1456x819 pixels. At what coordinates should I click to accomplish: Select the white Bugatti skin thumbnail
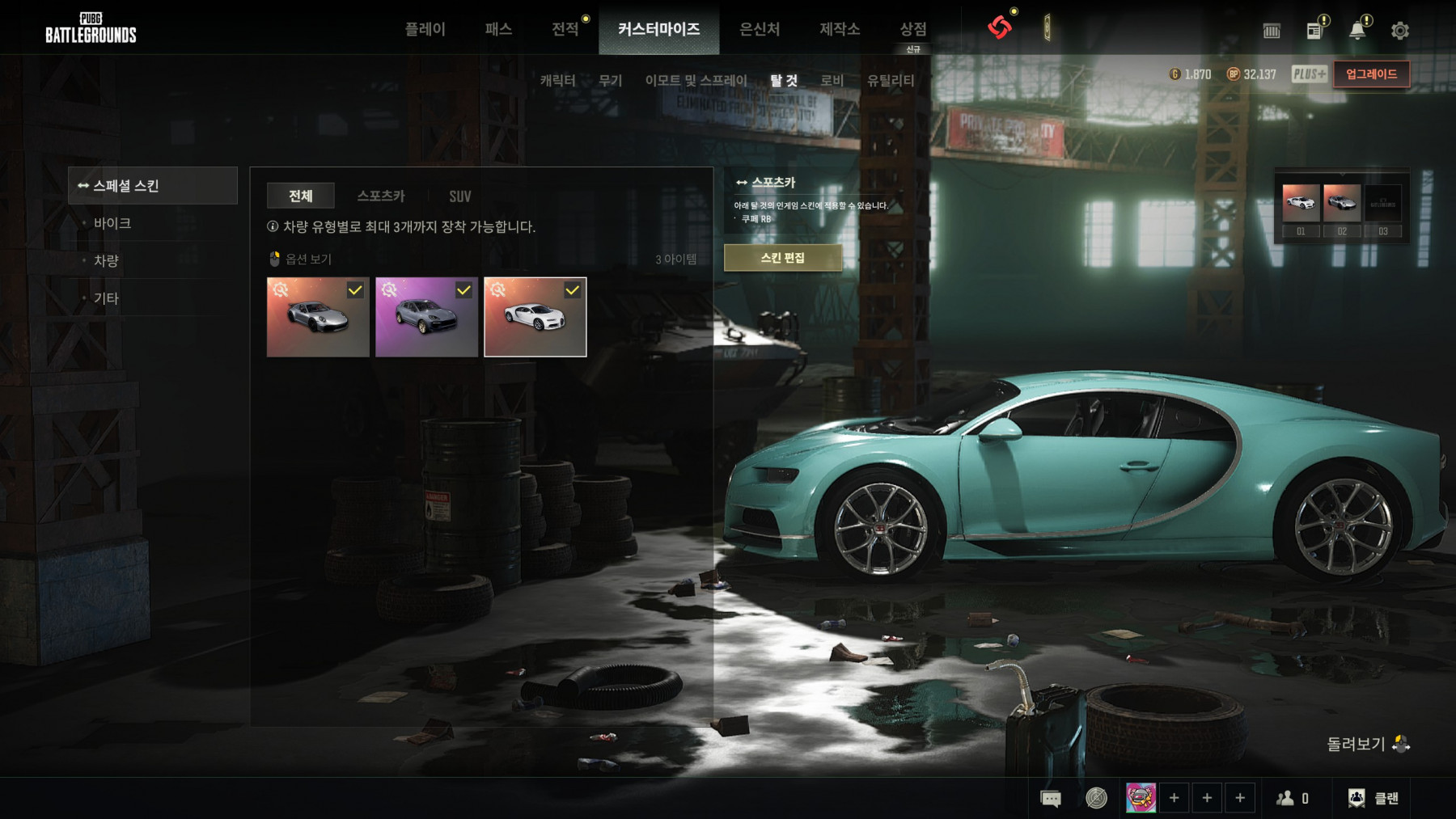click(535, 317)
